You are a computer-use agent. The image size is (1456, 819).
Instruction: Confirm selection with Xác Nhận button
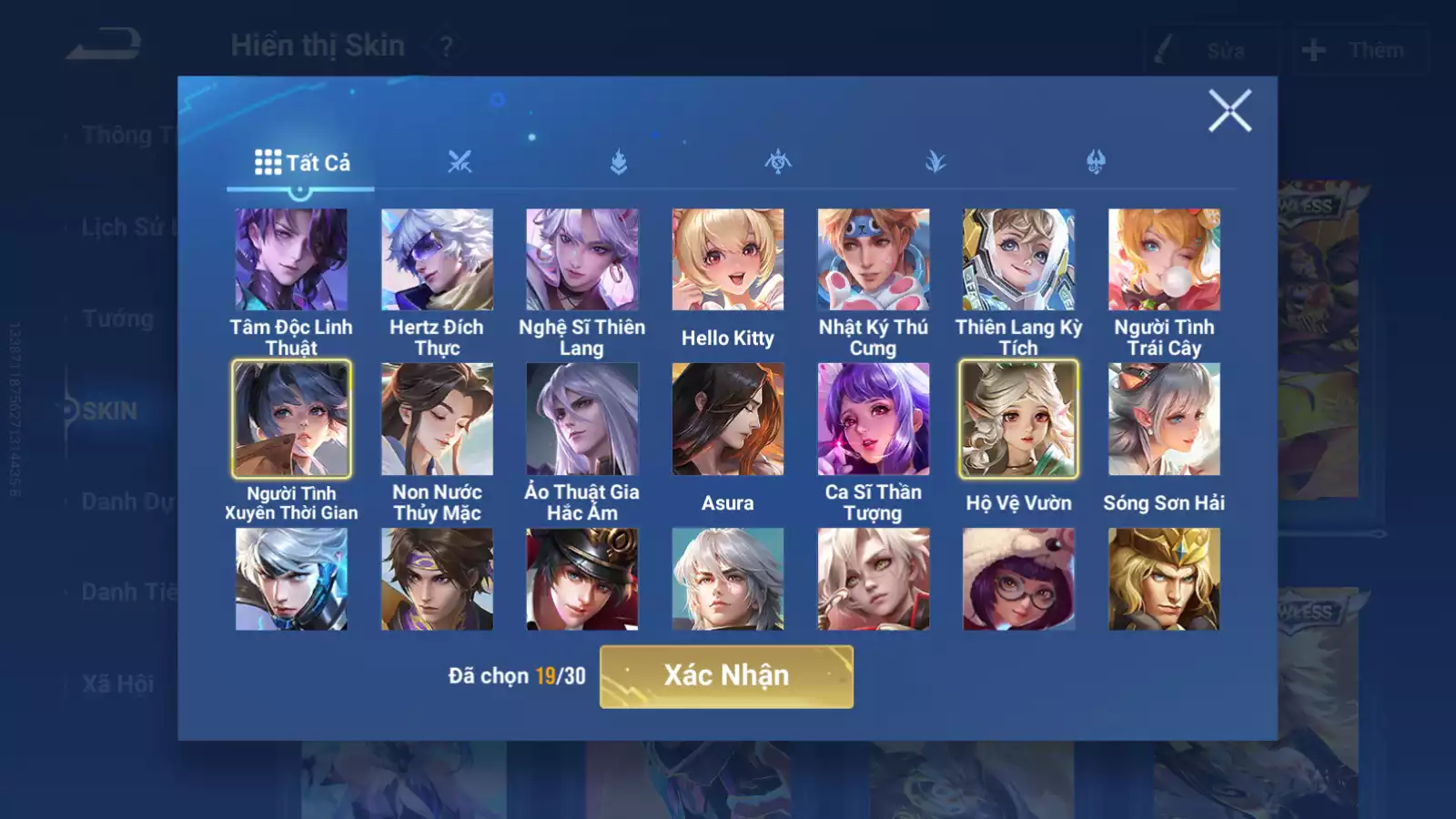726,676
